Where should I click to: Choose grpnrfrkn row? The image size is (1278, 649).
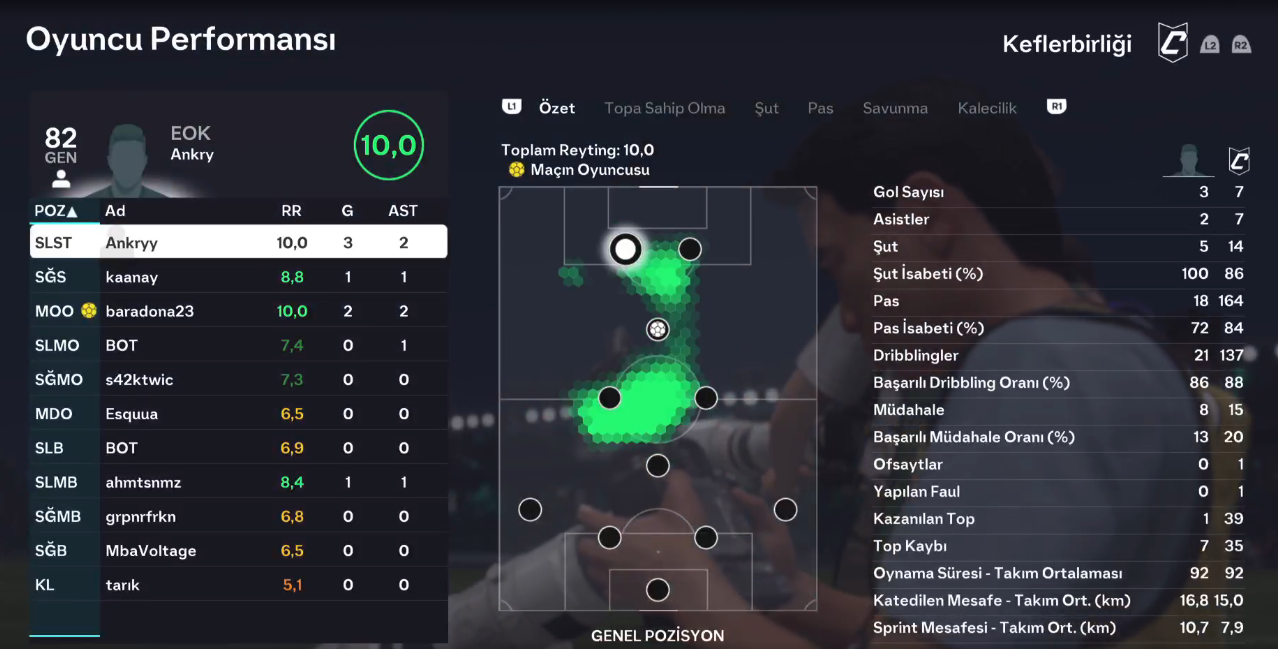point(238,517)
